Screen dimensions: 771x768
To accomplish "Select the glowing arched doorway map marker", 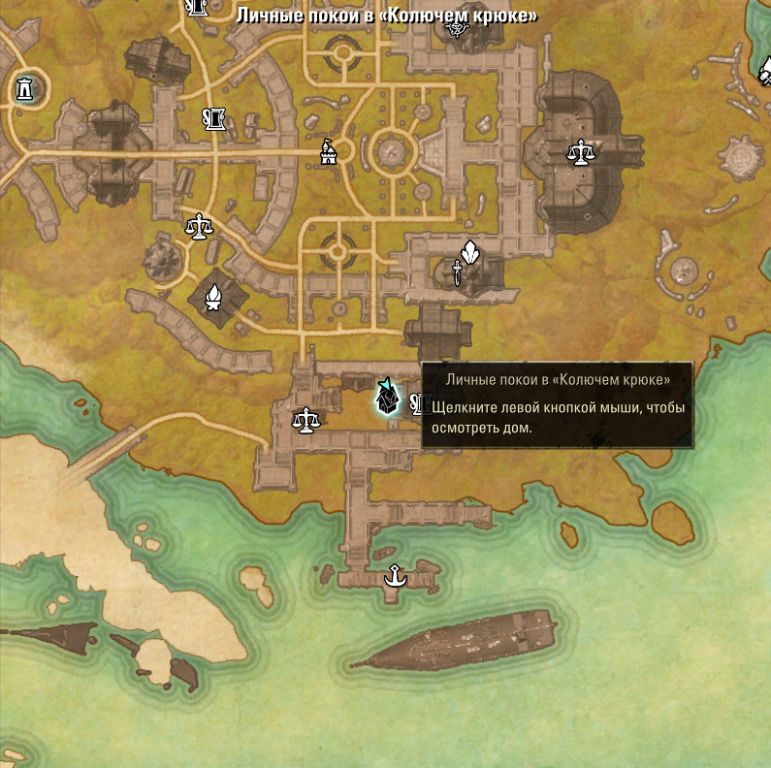I will (23, 90).
